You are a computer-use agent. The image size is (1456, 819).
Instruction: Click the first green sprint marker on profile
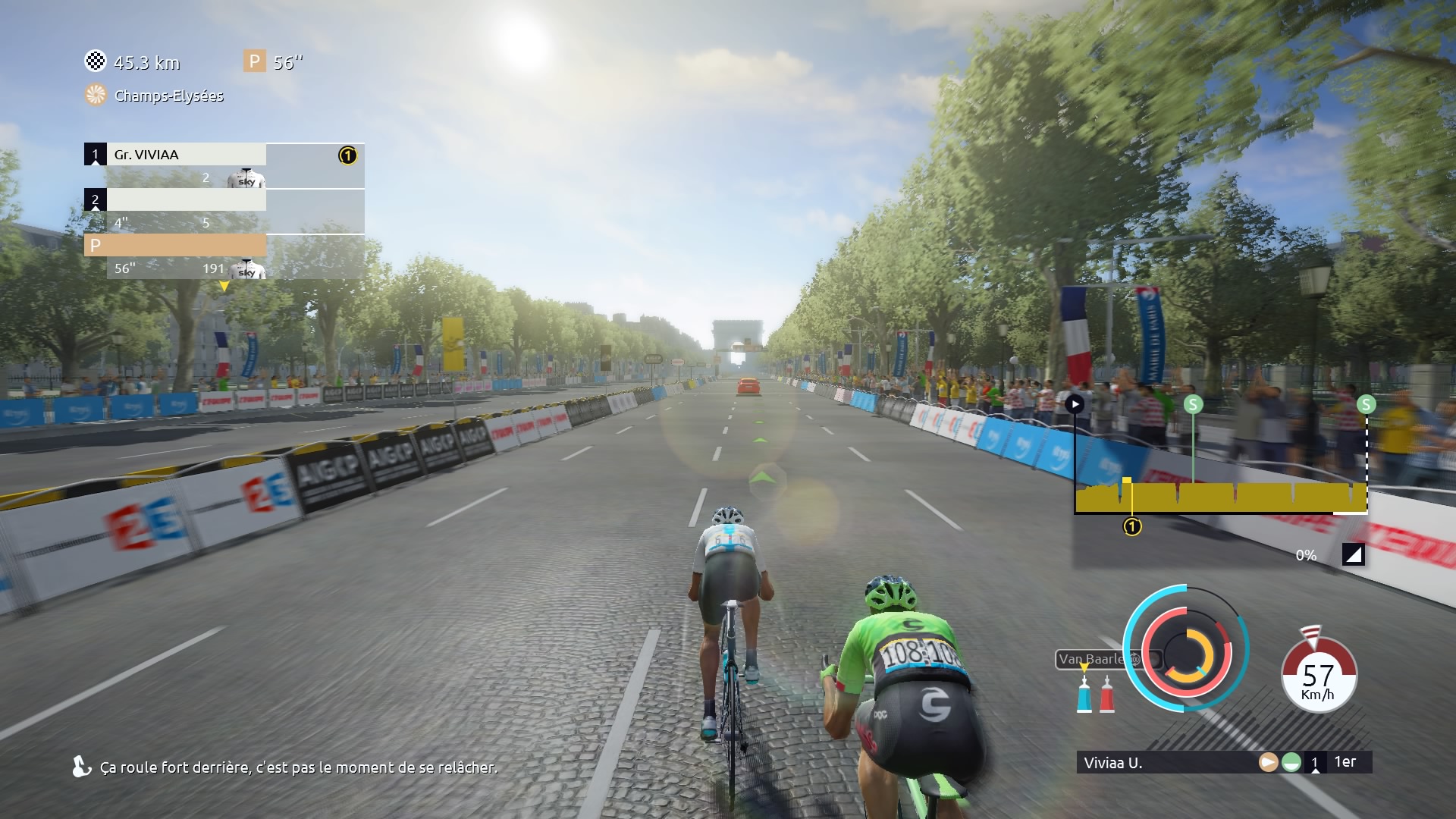coord(1193,404)
